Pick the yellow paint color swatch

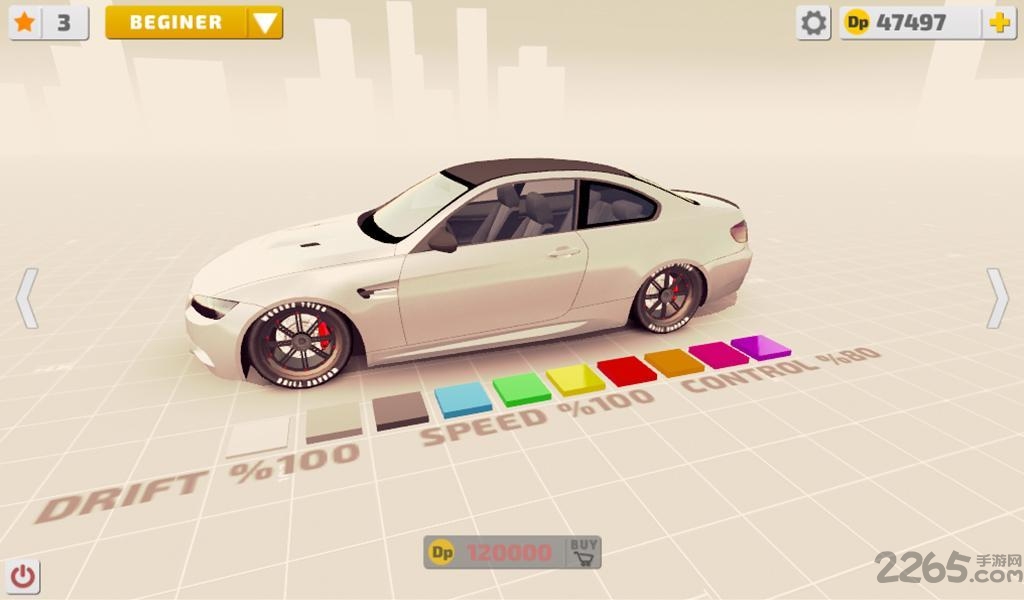pyautogui.click(x=575, y=378)
